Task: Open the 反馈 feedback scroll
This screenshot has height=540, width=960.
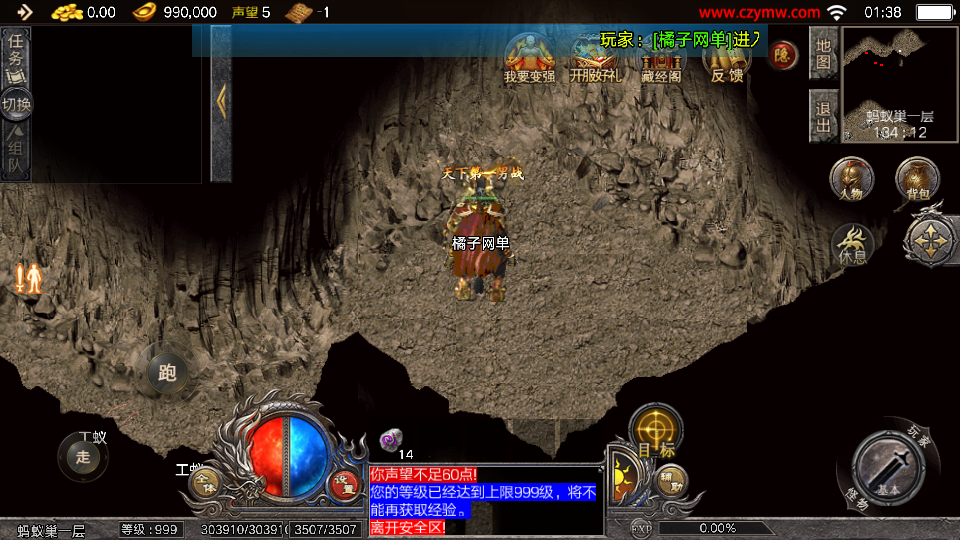Action: click(727, 57)
